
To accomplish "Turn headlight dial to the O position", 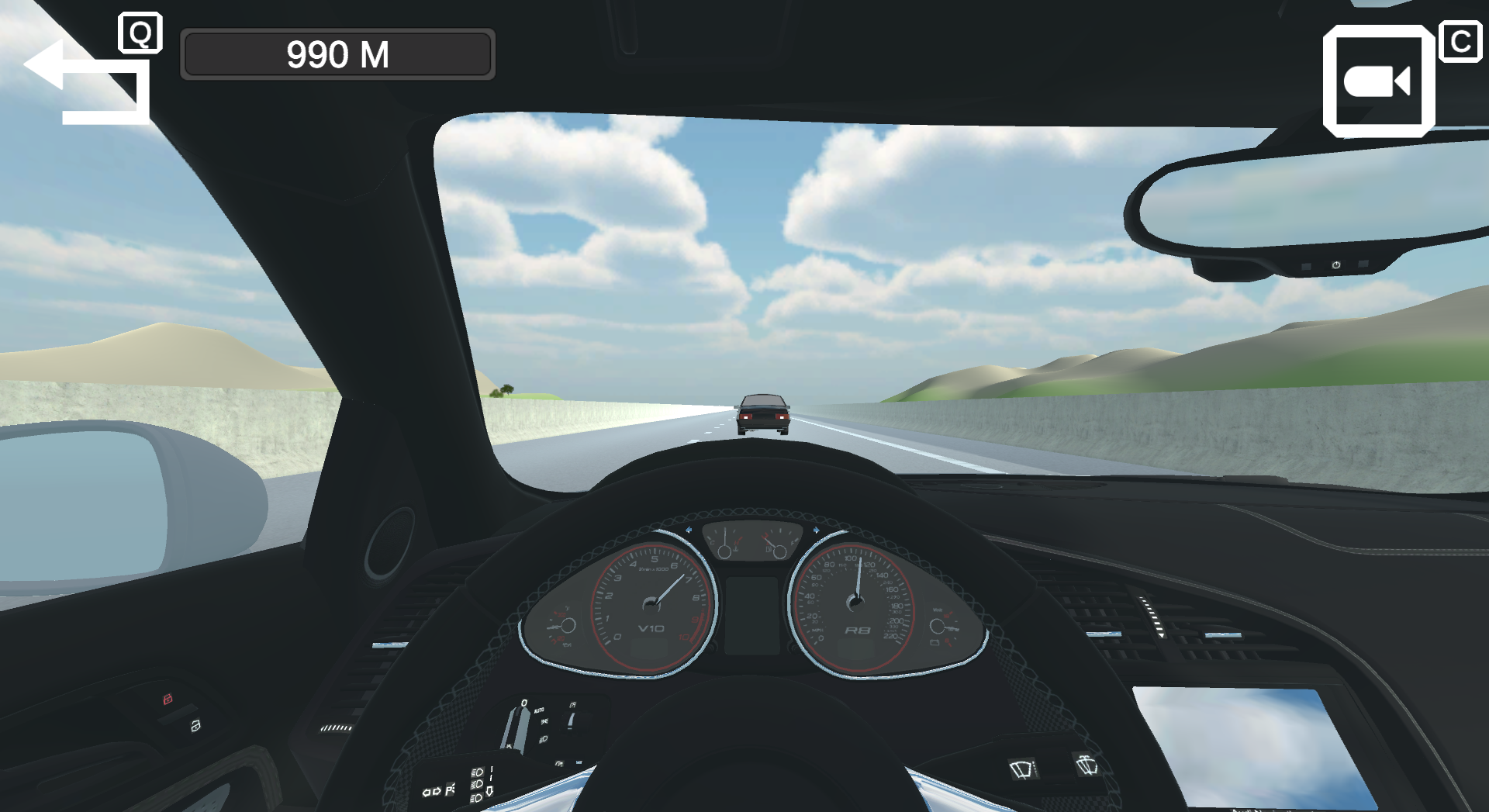I will pyautogui.click(x=524, y=703).
